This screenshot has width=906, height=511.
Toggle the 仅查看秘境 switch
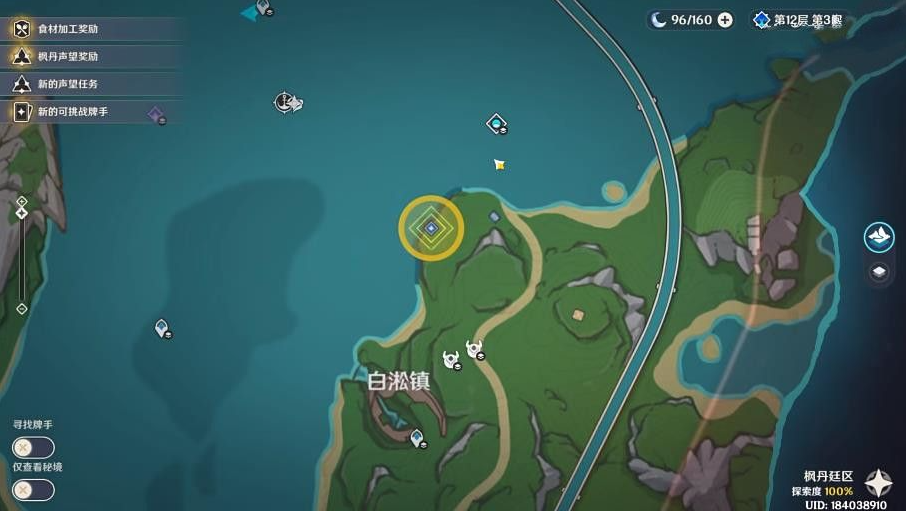pos(33,489)
